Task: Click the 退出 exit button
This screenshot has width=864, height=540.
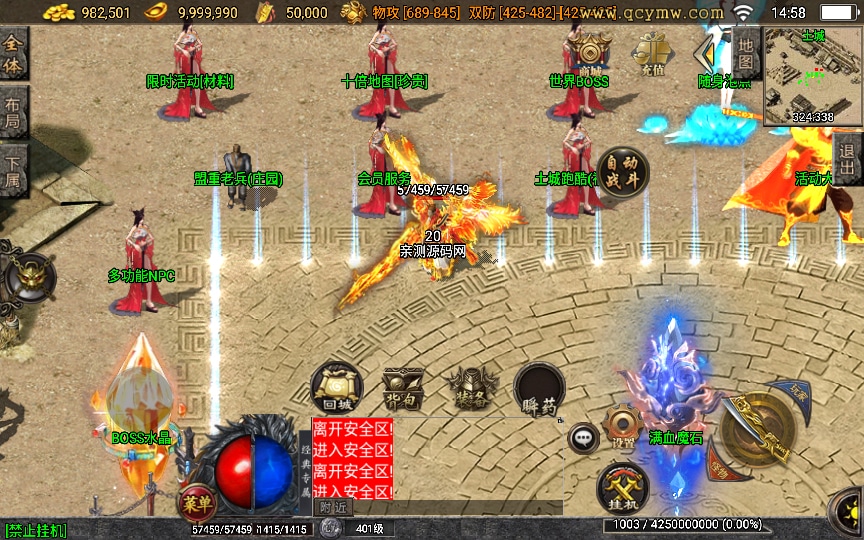Action: [848, 158]
